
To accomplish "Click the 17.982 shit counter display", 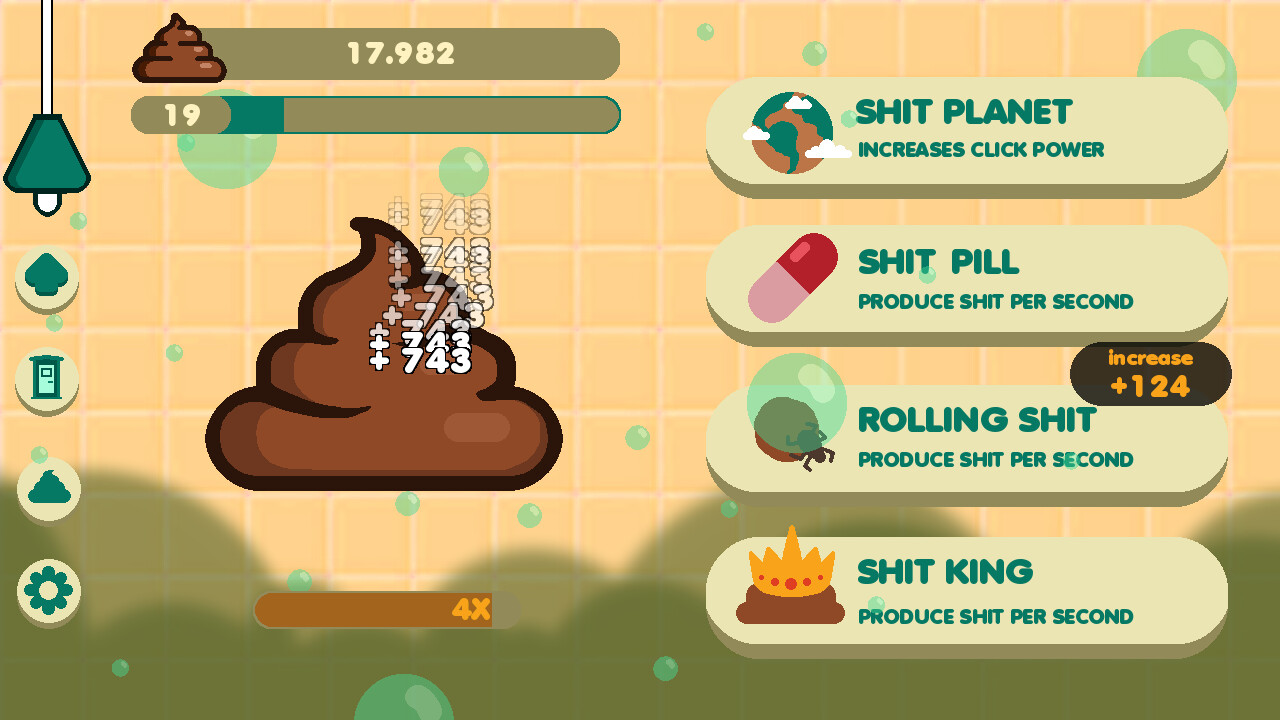I will point(400,54).
